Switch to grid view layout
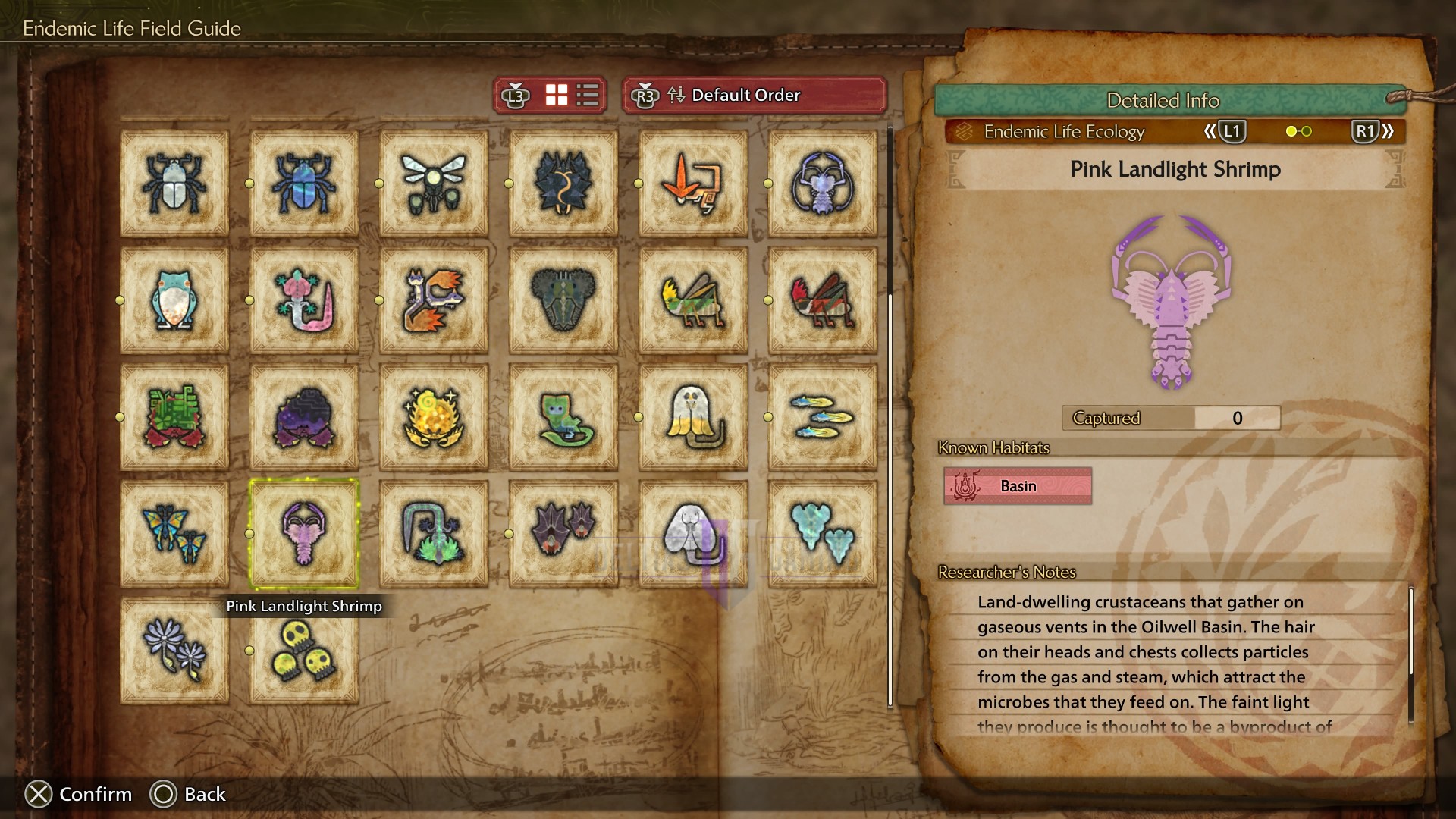Viewport: 1456px width, 819px height. pyautogui.click(x=557, y=96)
